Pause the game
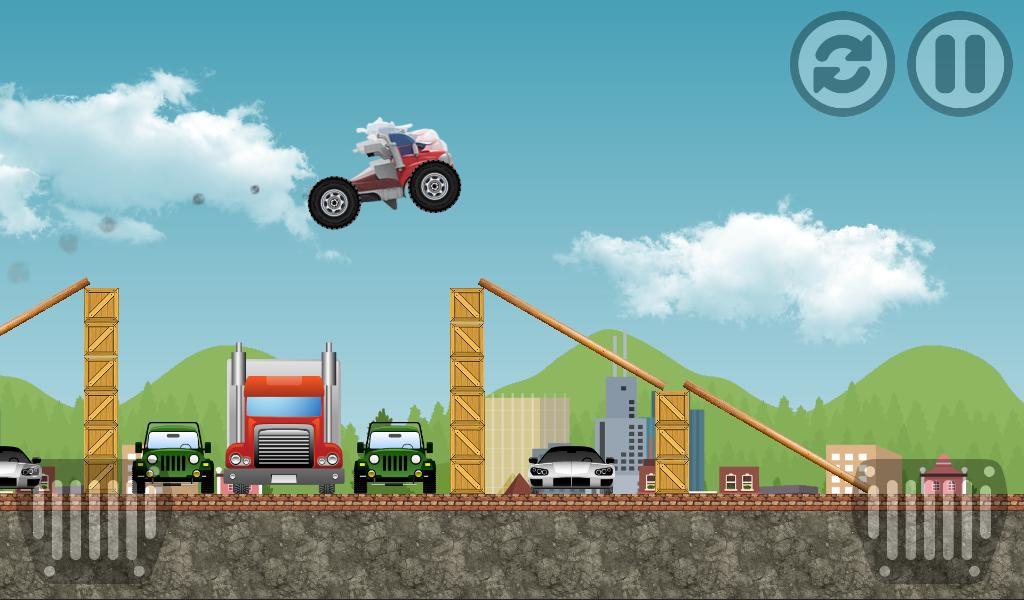The width and height of the screenshot is (1024, 600). pos(960,64)
